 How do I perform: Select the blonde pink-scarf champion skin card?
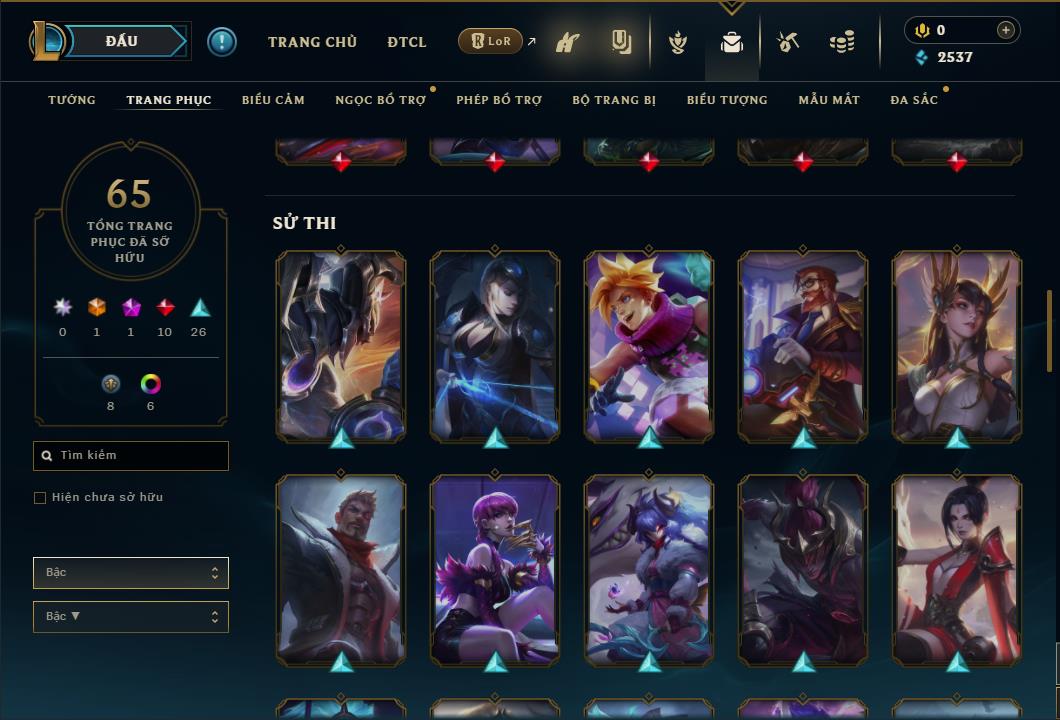tap(649, 345)
